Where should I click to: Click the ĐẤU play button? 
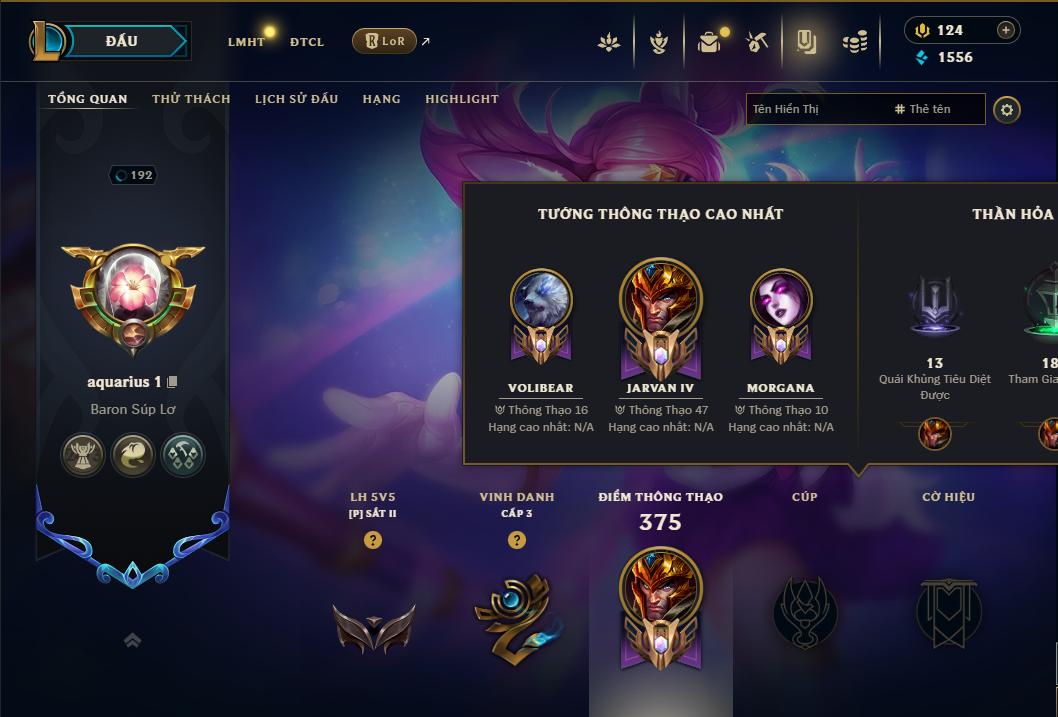(x=122, y=41)
